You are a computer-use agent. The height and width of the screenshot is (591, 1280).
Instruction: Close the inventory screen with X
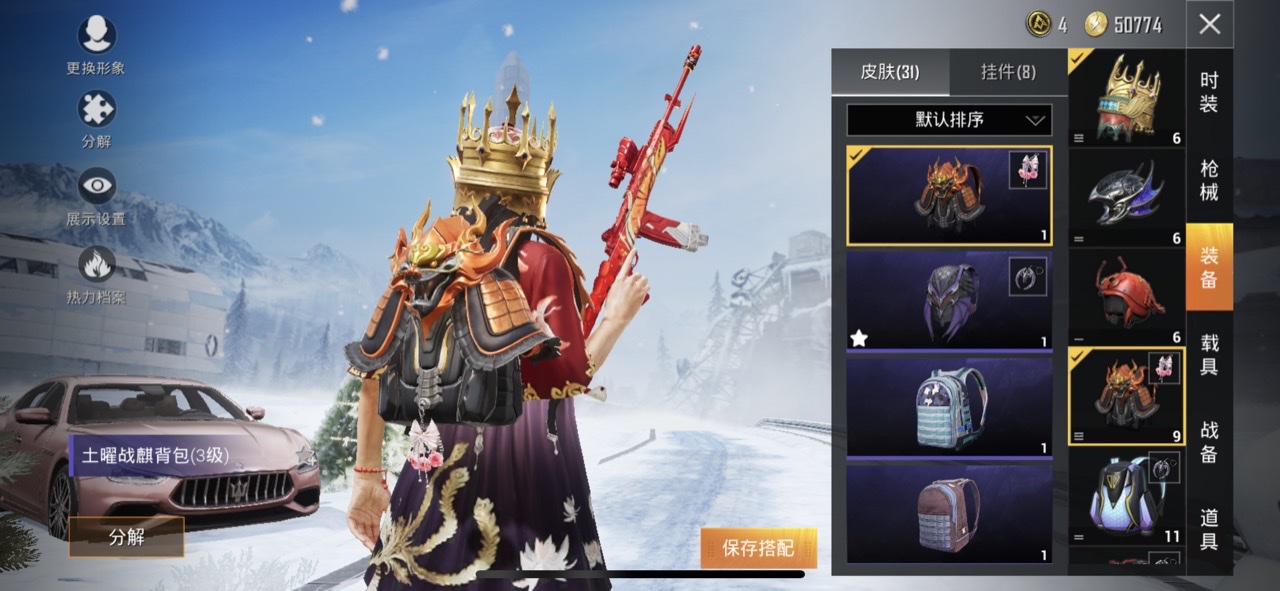pos(1209,24)
